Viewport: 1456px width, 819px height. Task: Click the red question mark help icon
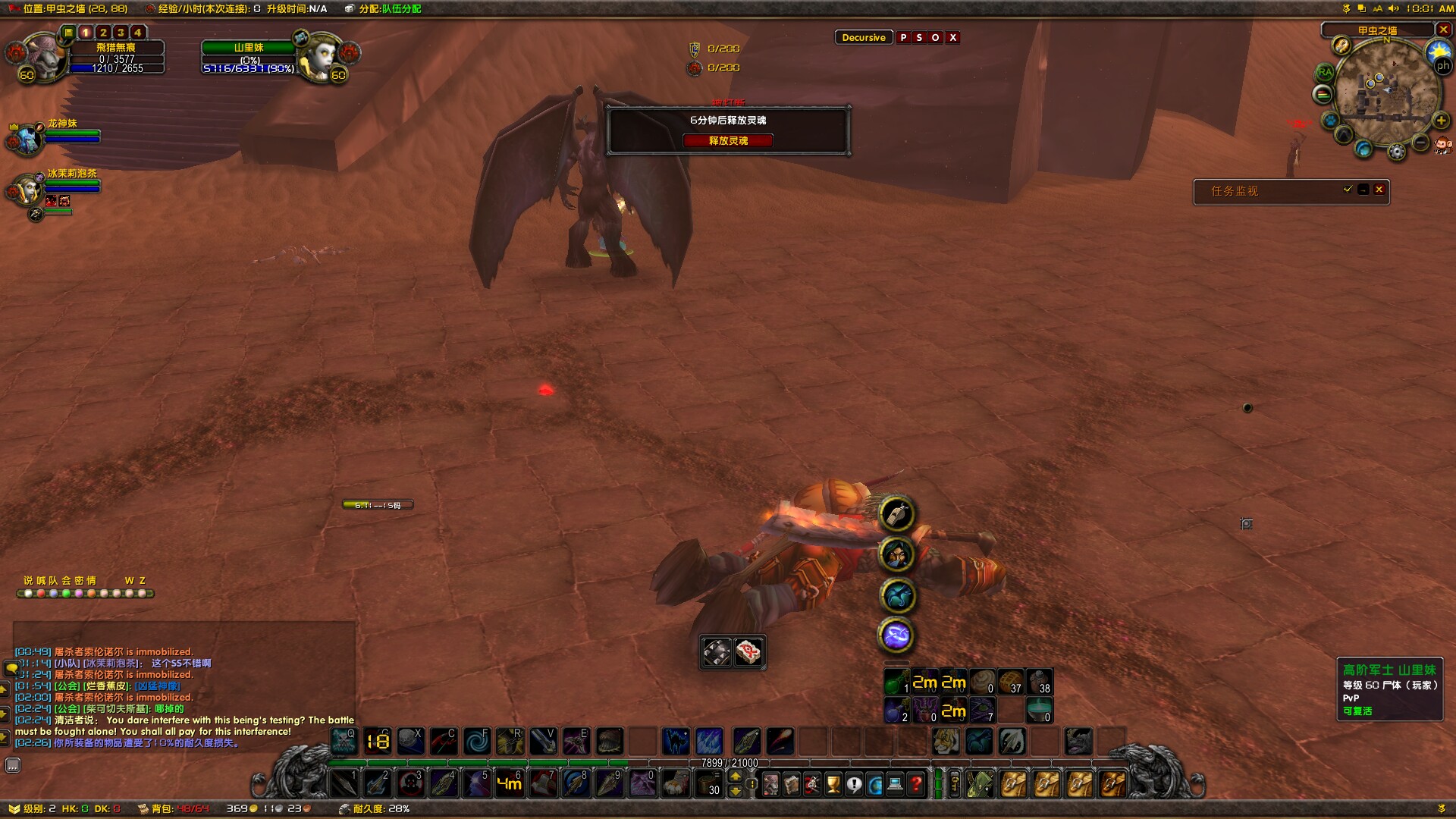[x=916, y=785]
